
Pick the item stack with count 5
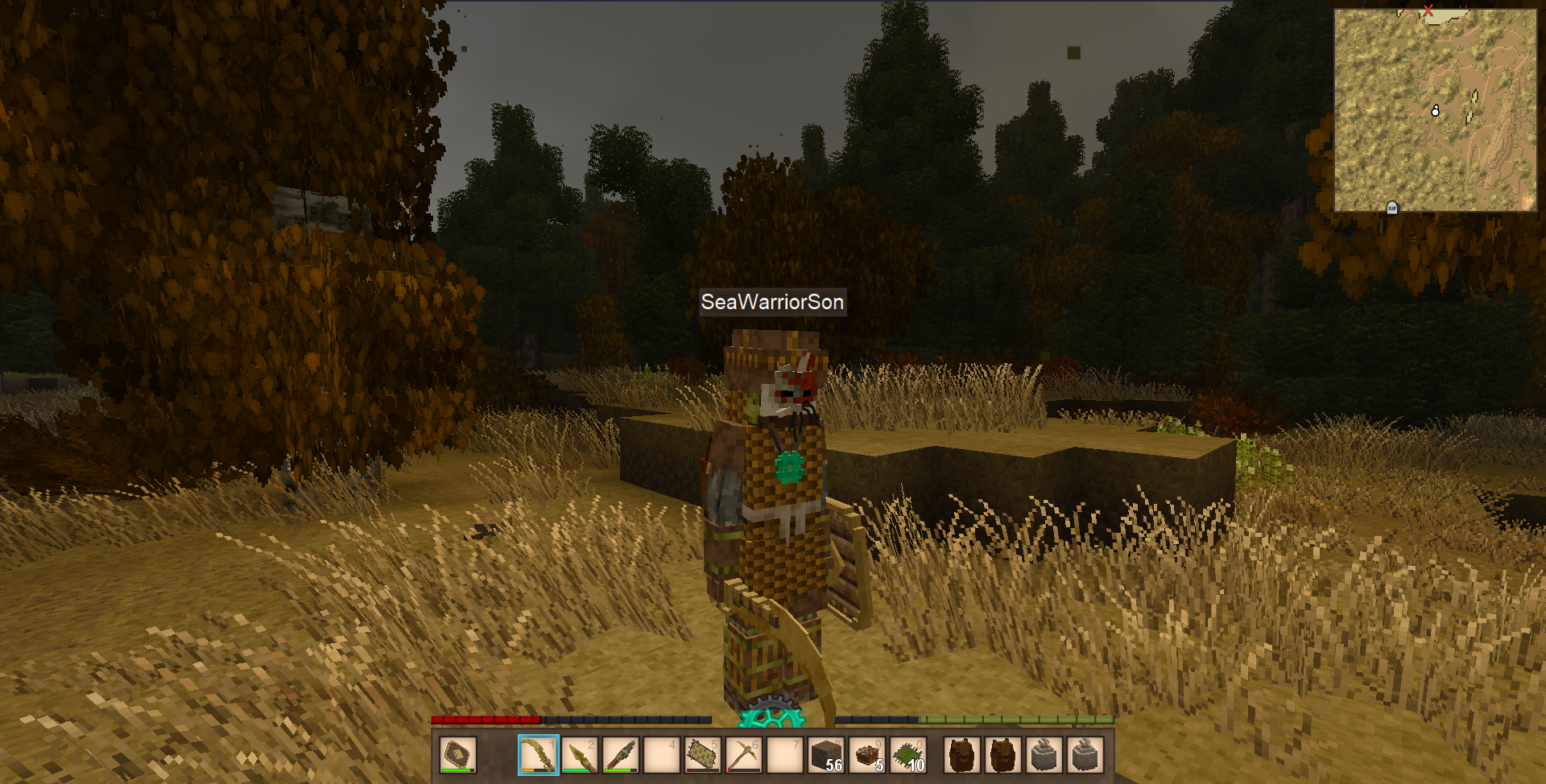[x=867, y=755]
